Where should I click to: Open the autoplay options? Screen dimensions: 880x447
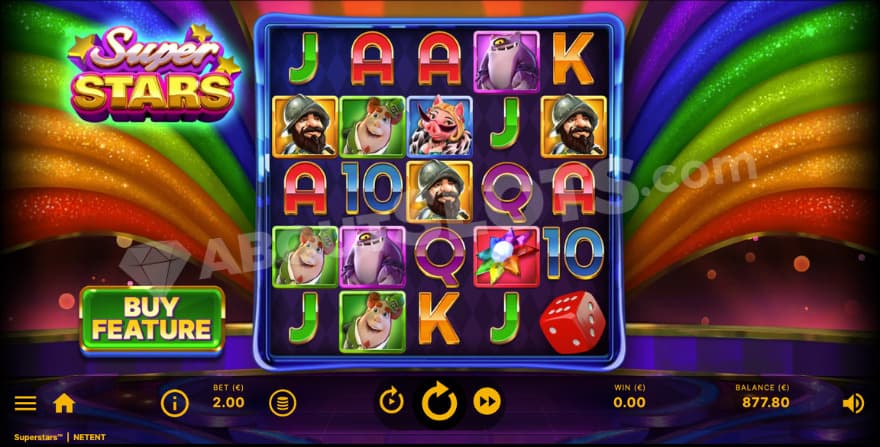coord(391,402)
